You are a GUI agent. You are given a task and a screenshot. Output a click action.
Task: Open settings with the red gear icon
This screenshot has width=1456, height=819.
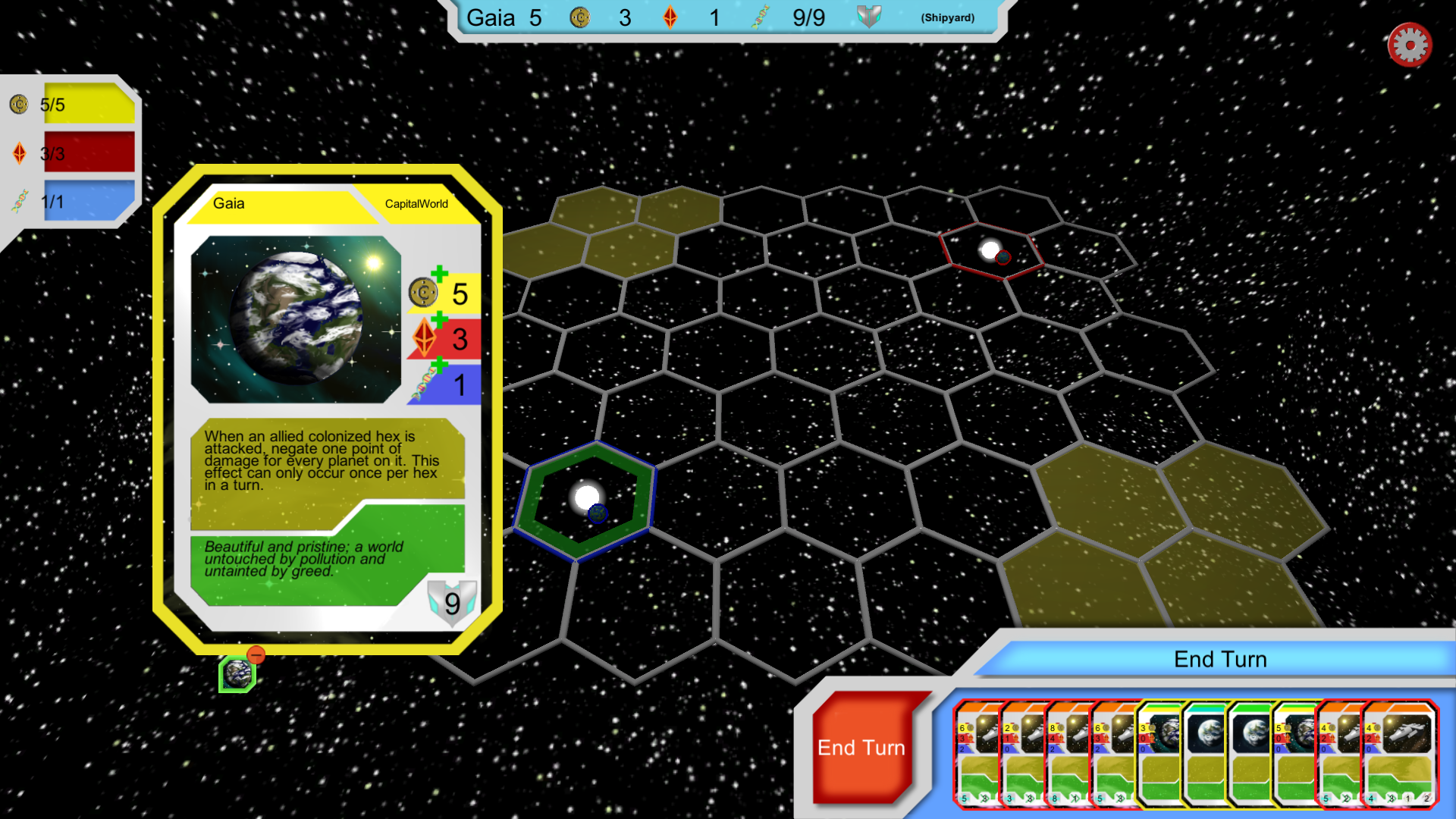(x=1409, y=45)
